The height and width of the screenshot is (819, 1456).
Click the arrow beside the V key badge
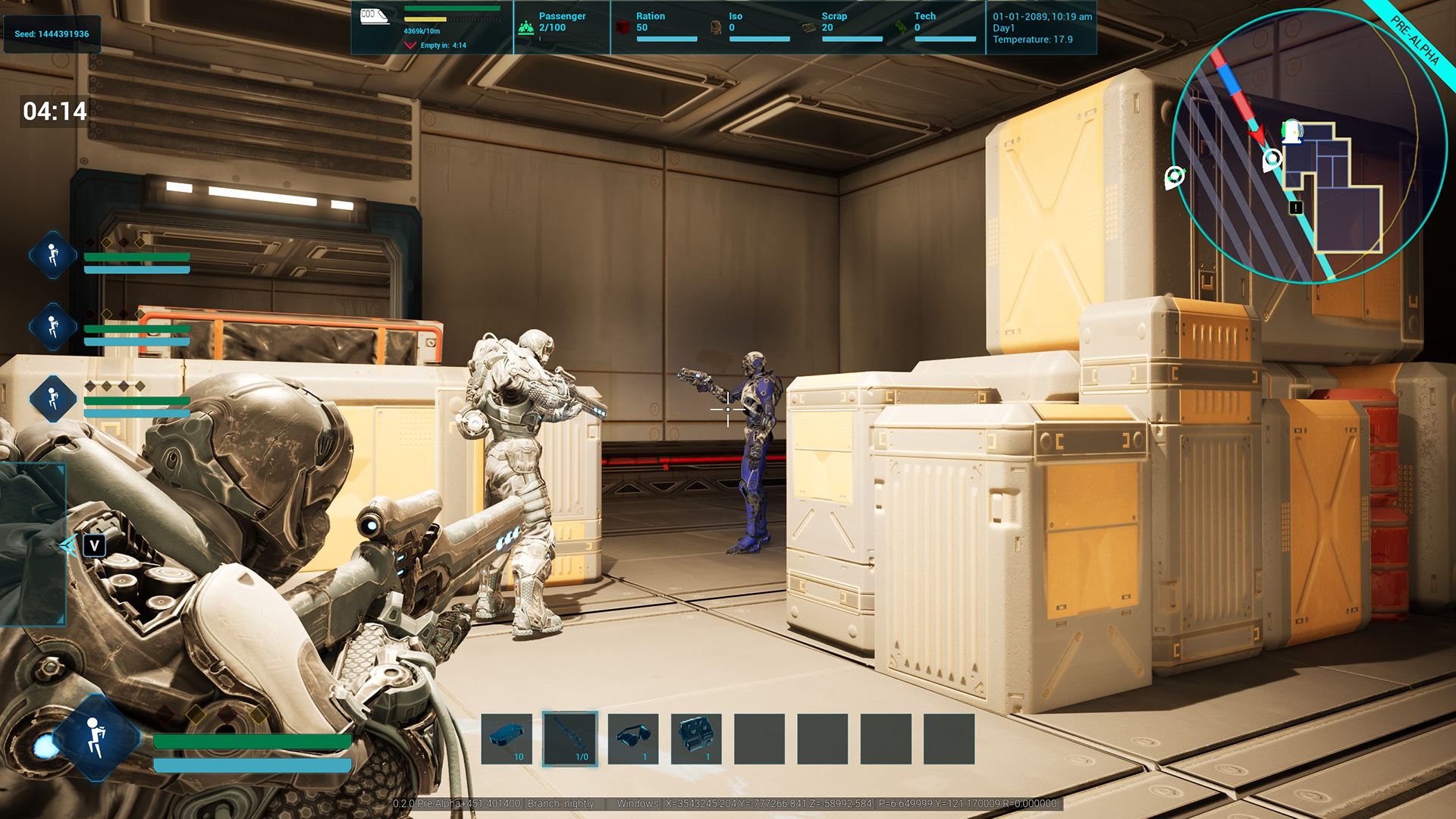click(70, 544)
